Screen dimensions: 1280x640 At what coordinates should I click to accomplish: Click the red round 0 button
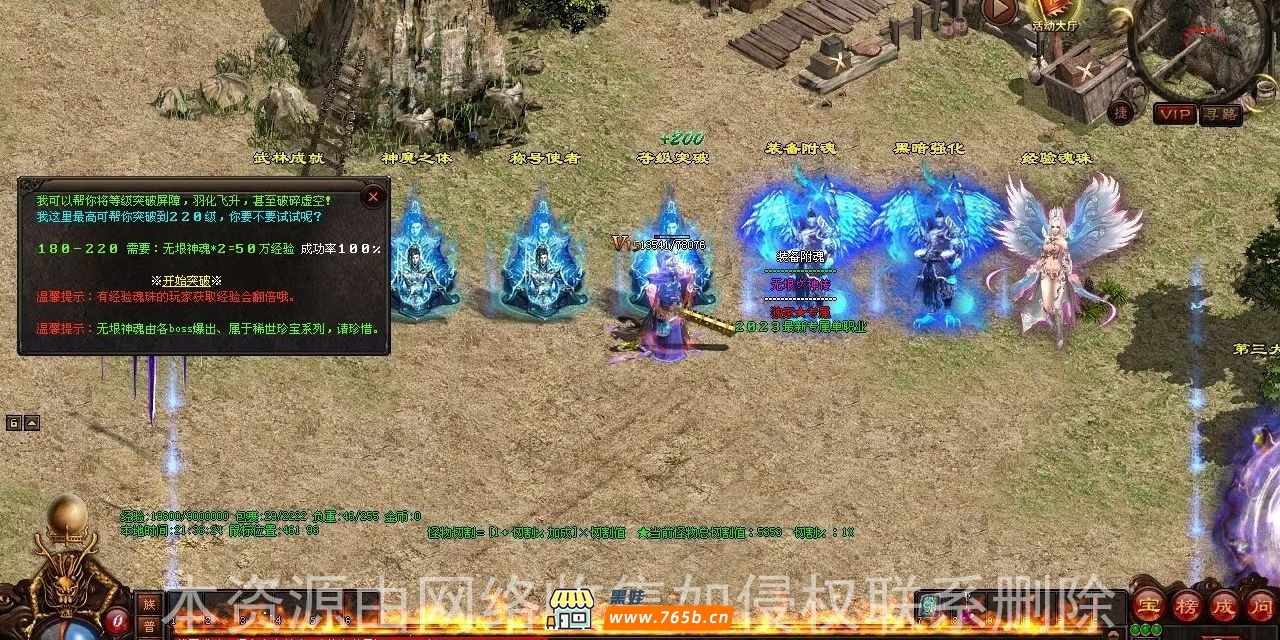click(116, 619)
